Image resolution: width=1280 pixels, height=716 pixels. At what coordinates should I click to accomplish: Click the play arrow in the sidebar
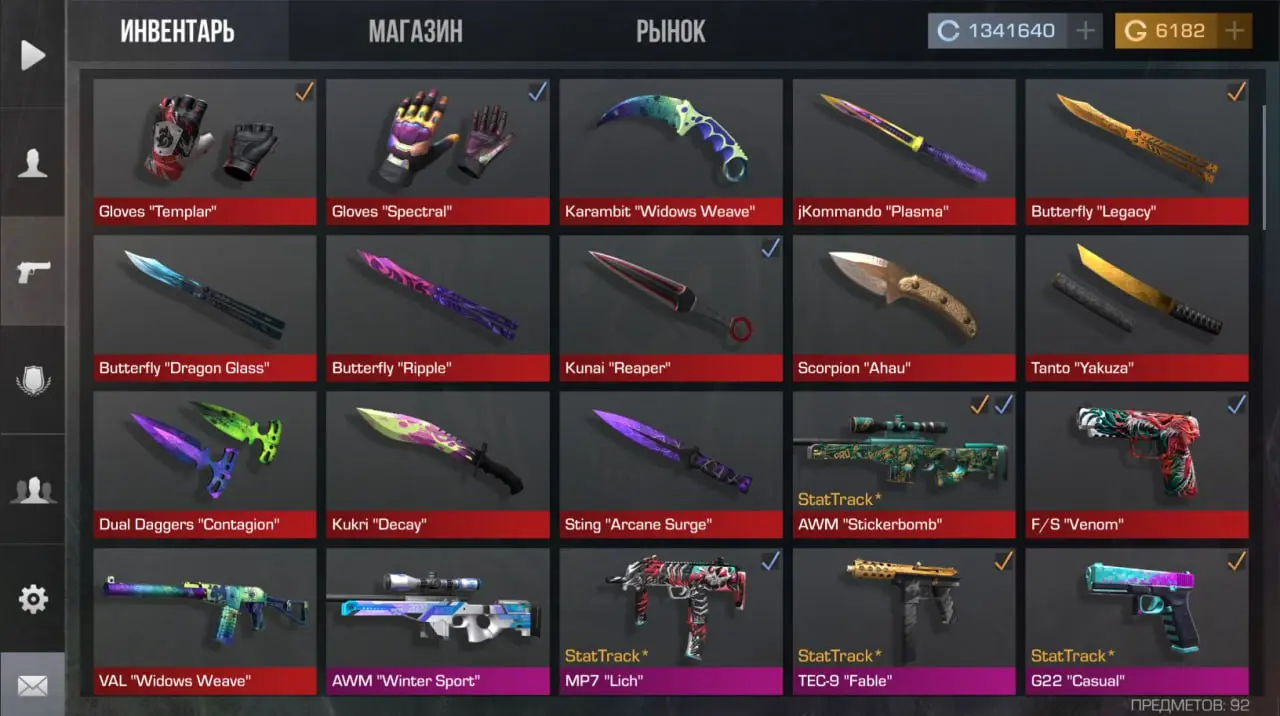pyautogui.click(x=33, y=55)
